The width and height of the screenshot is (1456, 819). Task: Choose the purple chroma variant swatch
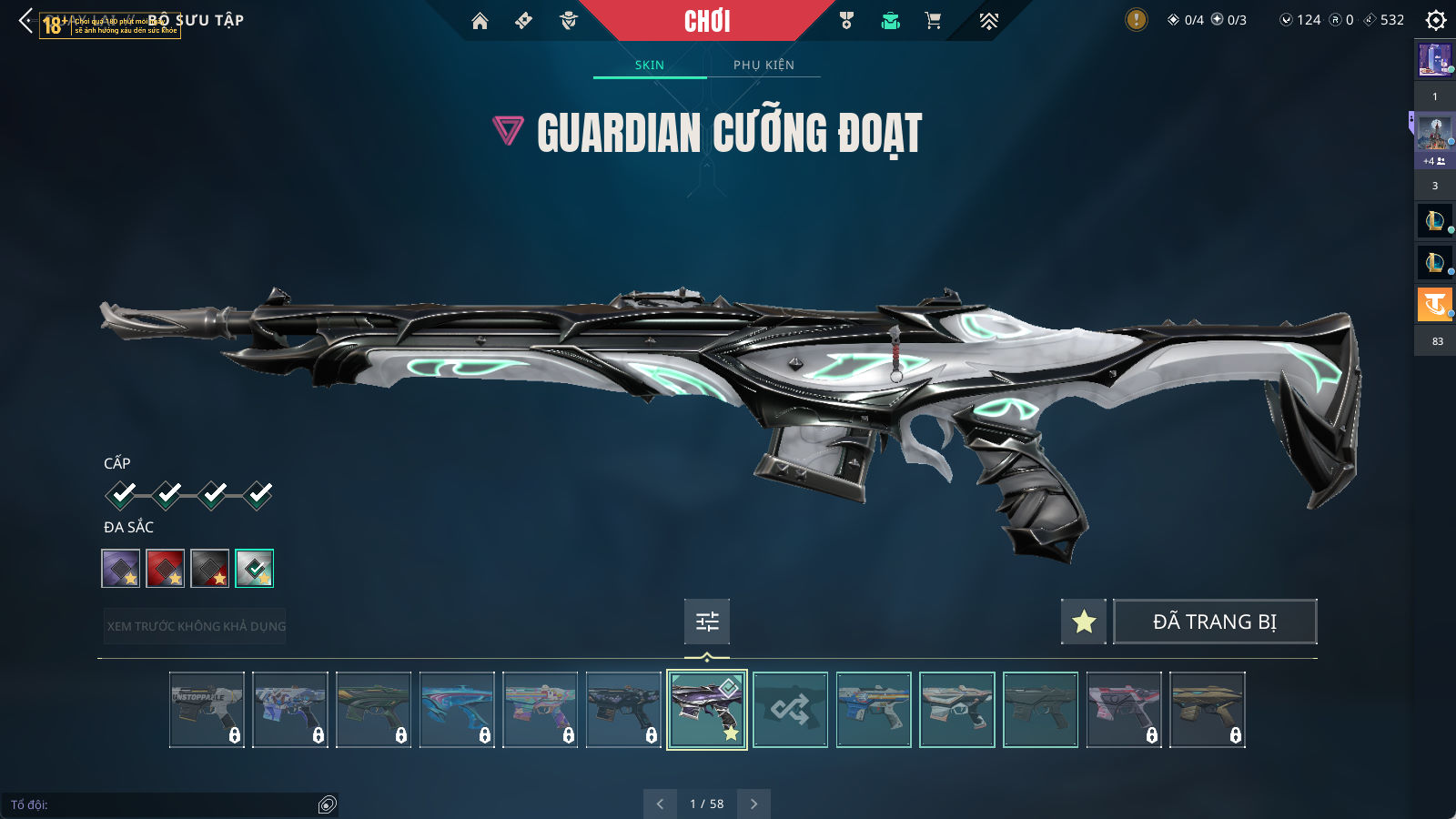[121, 569]
